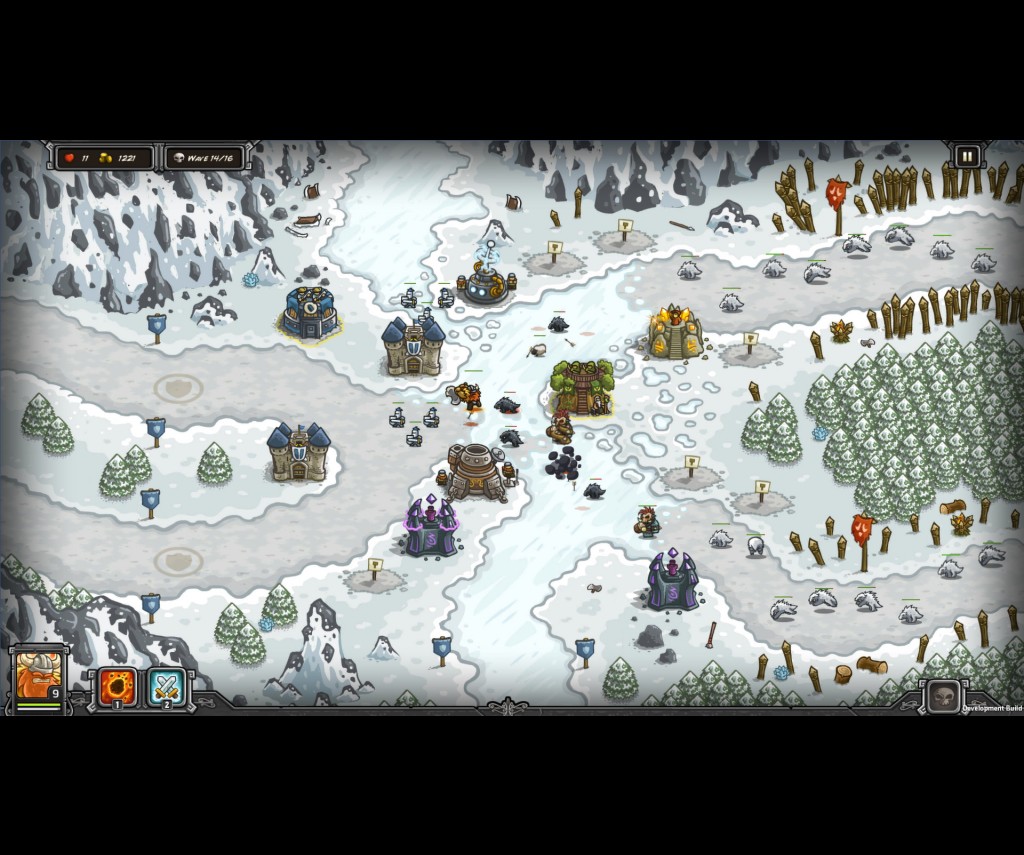This screenshot has width=1024, height=855.
Task: Activate the Rain of Fire meteor ability
Action: point(117,687)
